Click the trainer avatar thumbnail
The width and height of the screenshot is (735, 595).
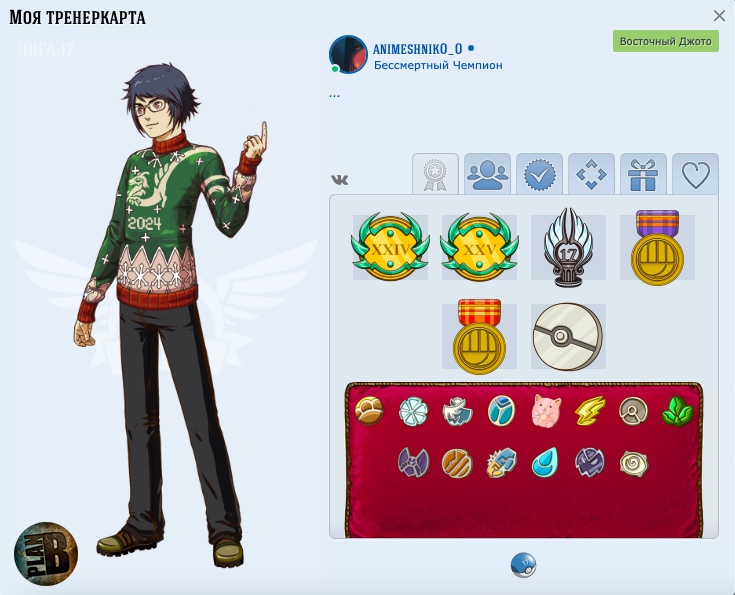pyautogui.click(x=349, y=54)
